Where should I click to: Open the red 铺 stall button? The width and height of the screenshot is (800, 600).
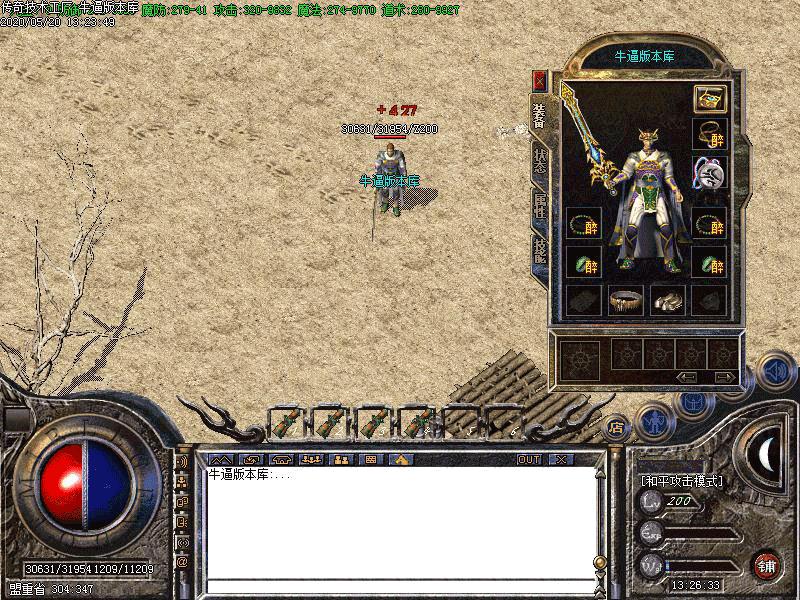[767, 565]
